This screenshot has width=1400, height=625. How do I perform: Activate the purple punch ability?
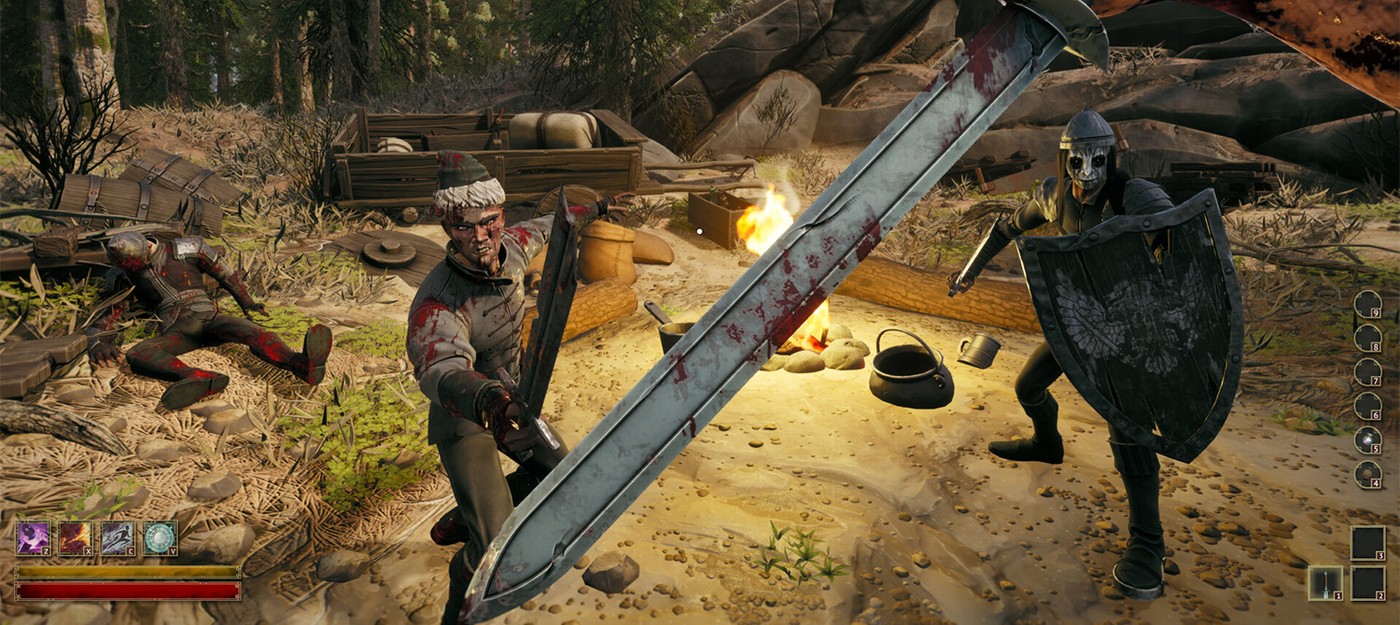pos(33,538)
